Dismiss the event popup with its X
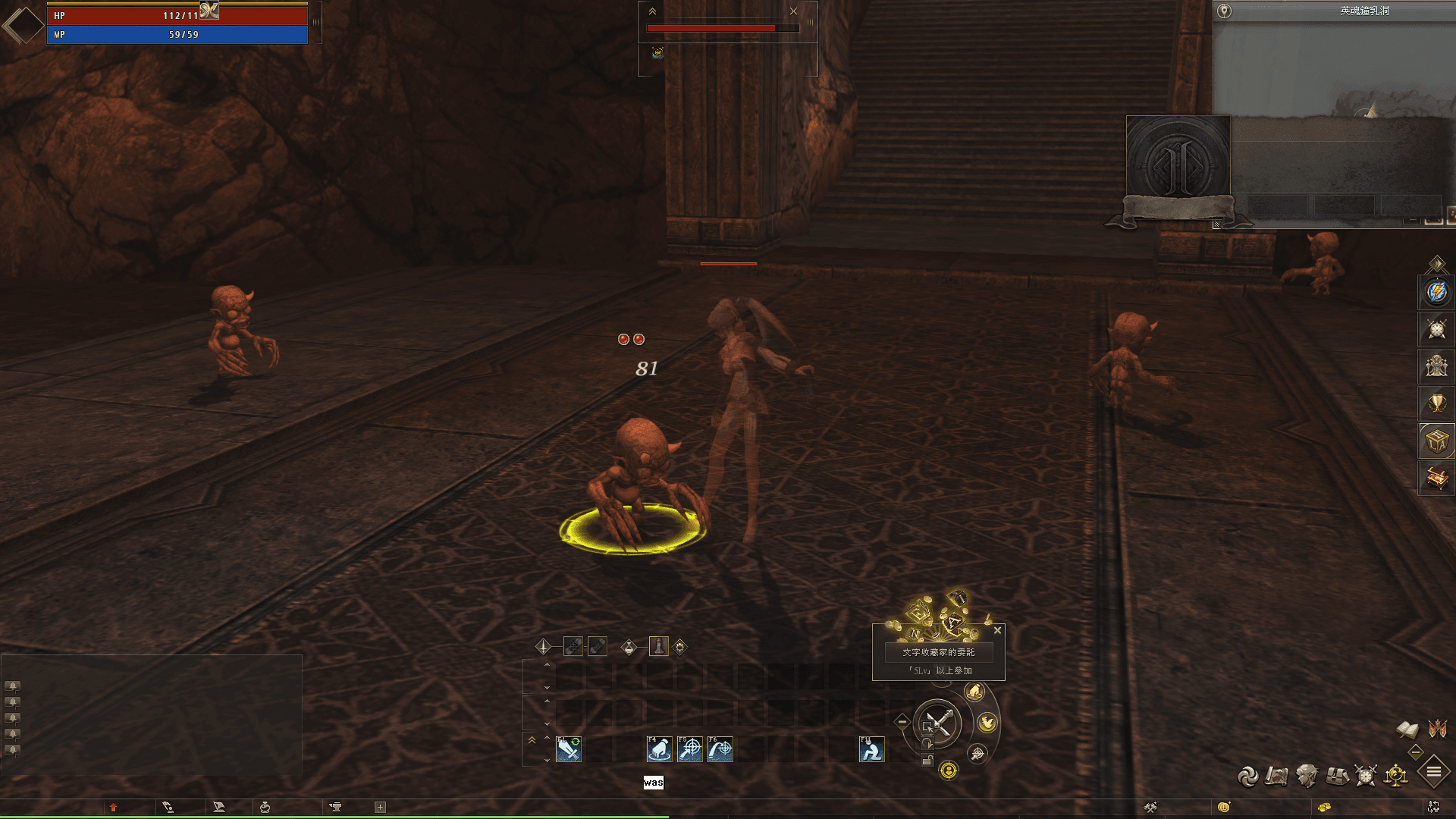This screenshot has height=819, width=1456. coord(997,630)
